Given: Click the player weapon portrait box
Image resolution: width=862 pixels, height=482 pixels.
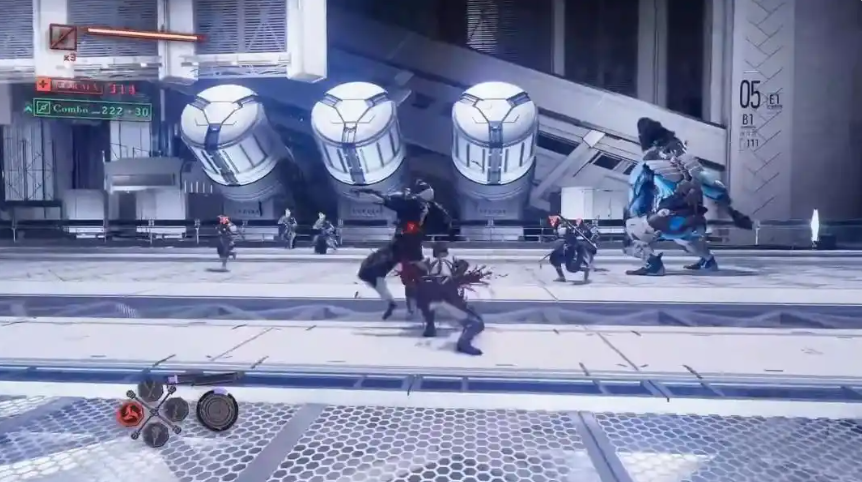Looking at the screenshot, I should coord(63,37).
